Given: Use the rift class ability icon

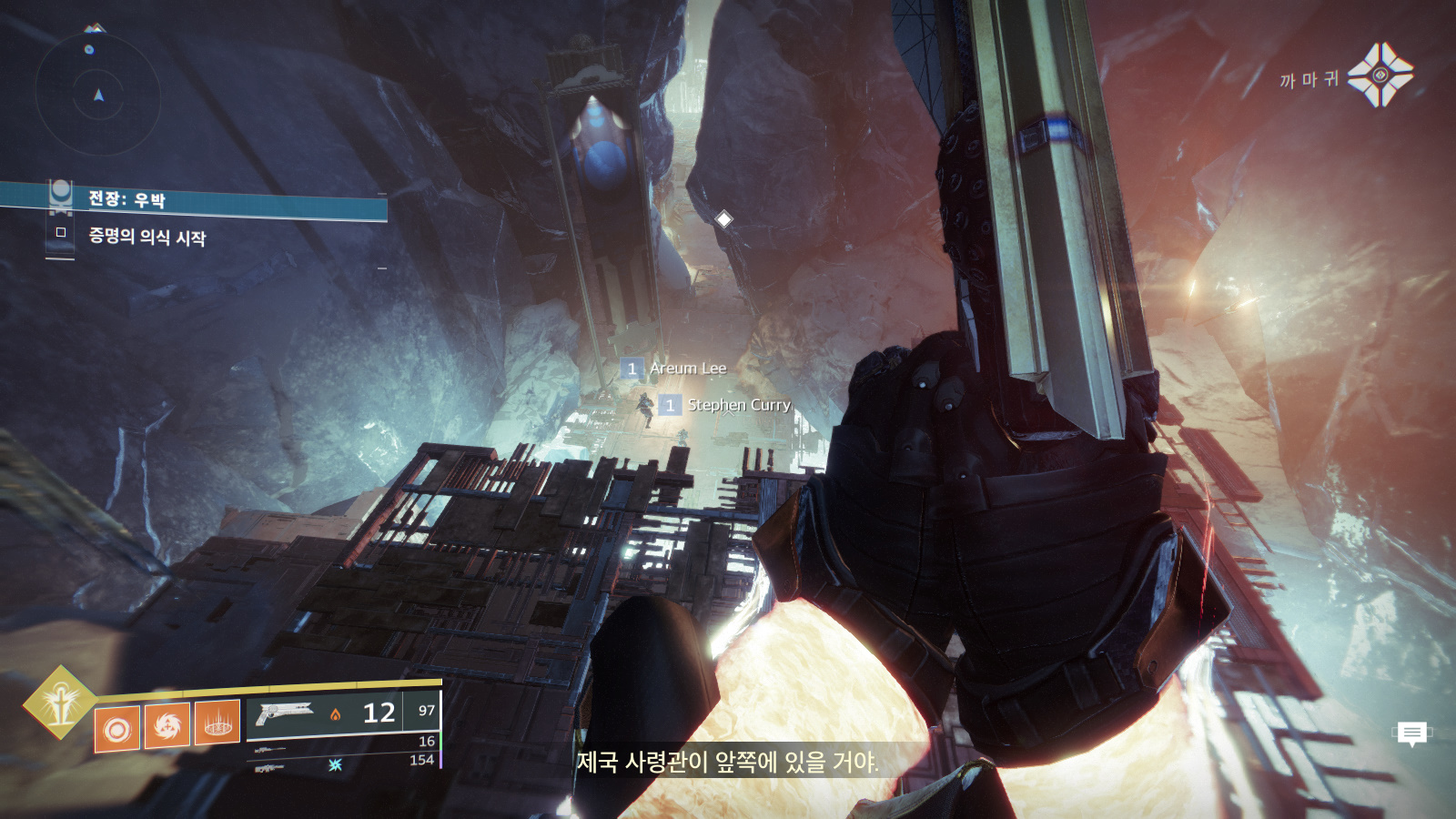Looking at the screenshot, I should tap(217, 722).
